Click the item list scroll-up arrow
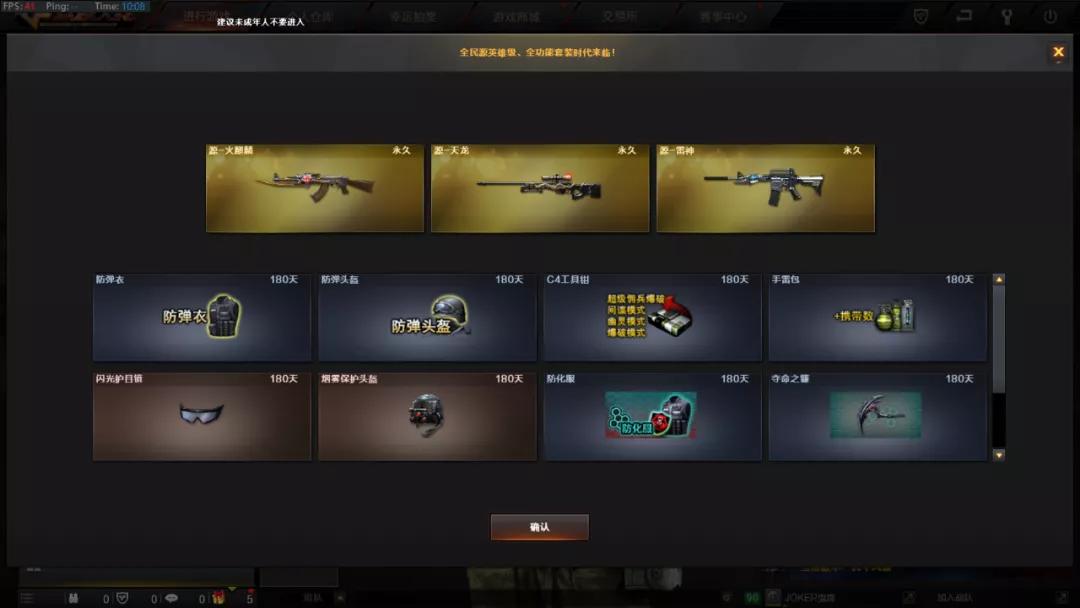 [x=998, y=280]
